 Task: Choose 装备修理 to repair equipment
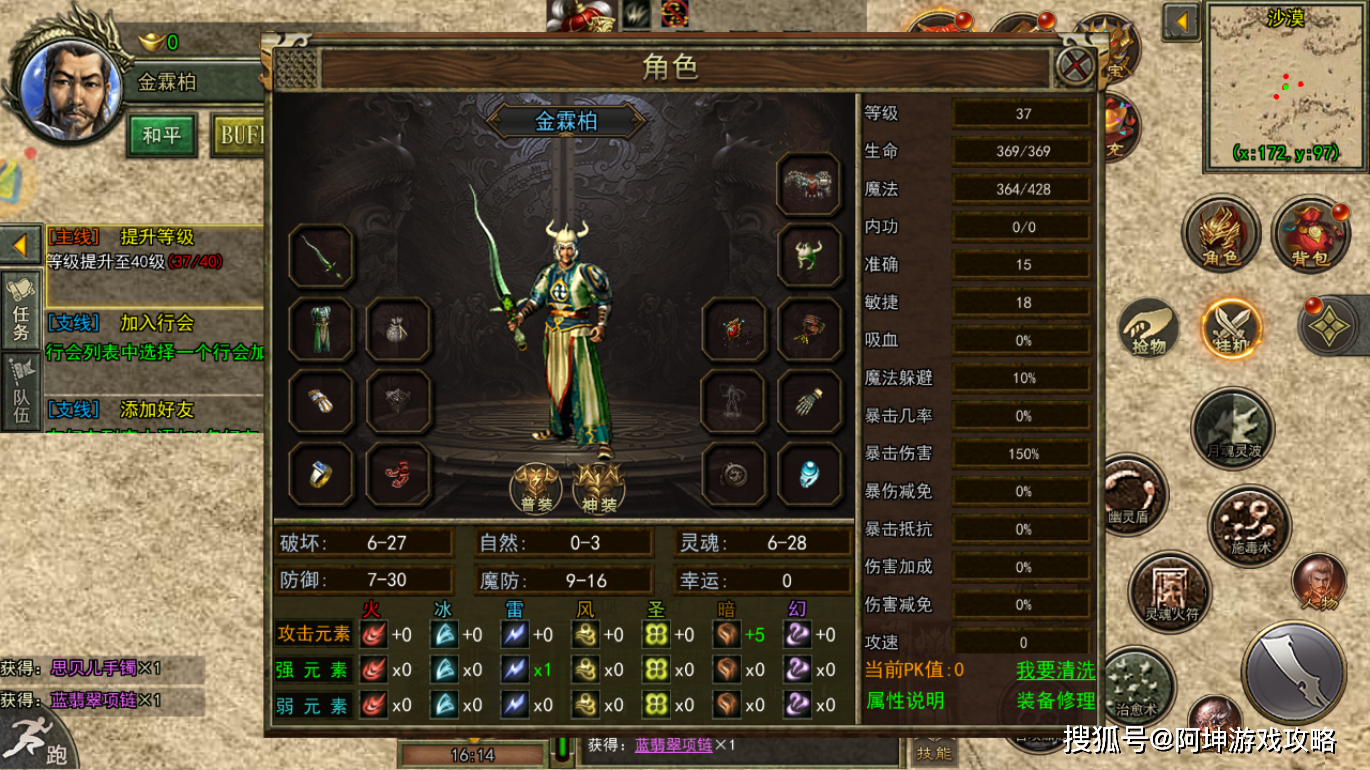pos(1055,700)
